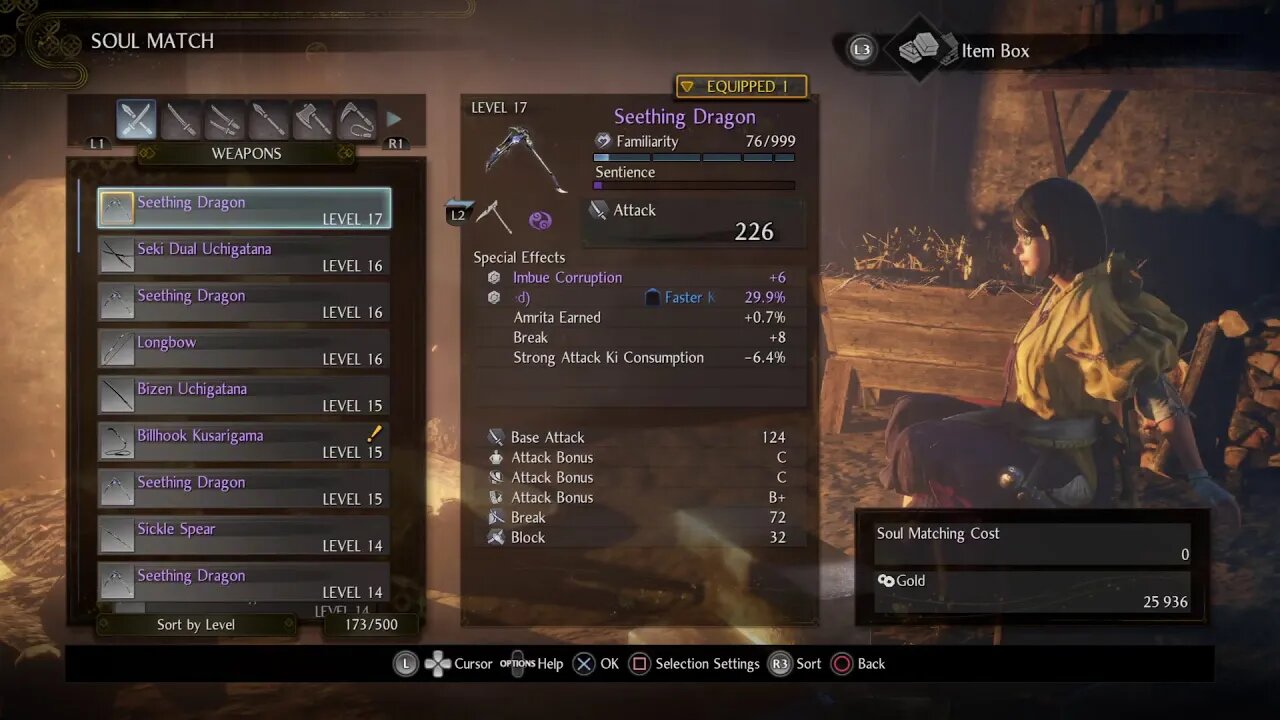
Task: Pick the Sickle Spear row
Action: point(244,536)
